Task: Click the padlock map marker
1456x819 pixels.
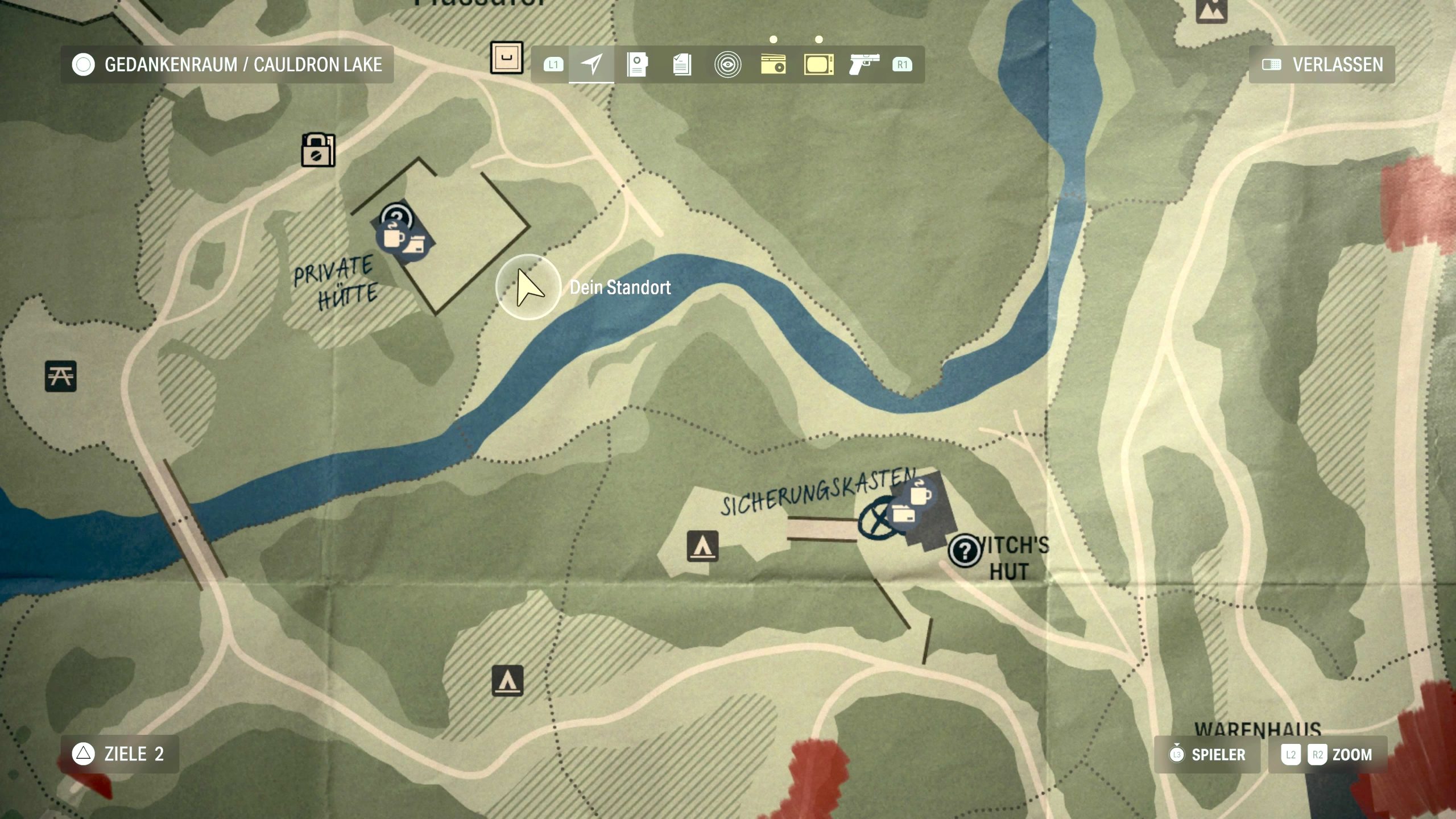Action: coord(318,150)
